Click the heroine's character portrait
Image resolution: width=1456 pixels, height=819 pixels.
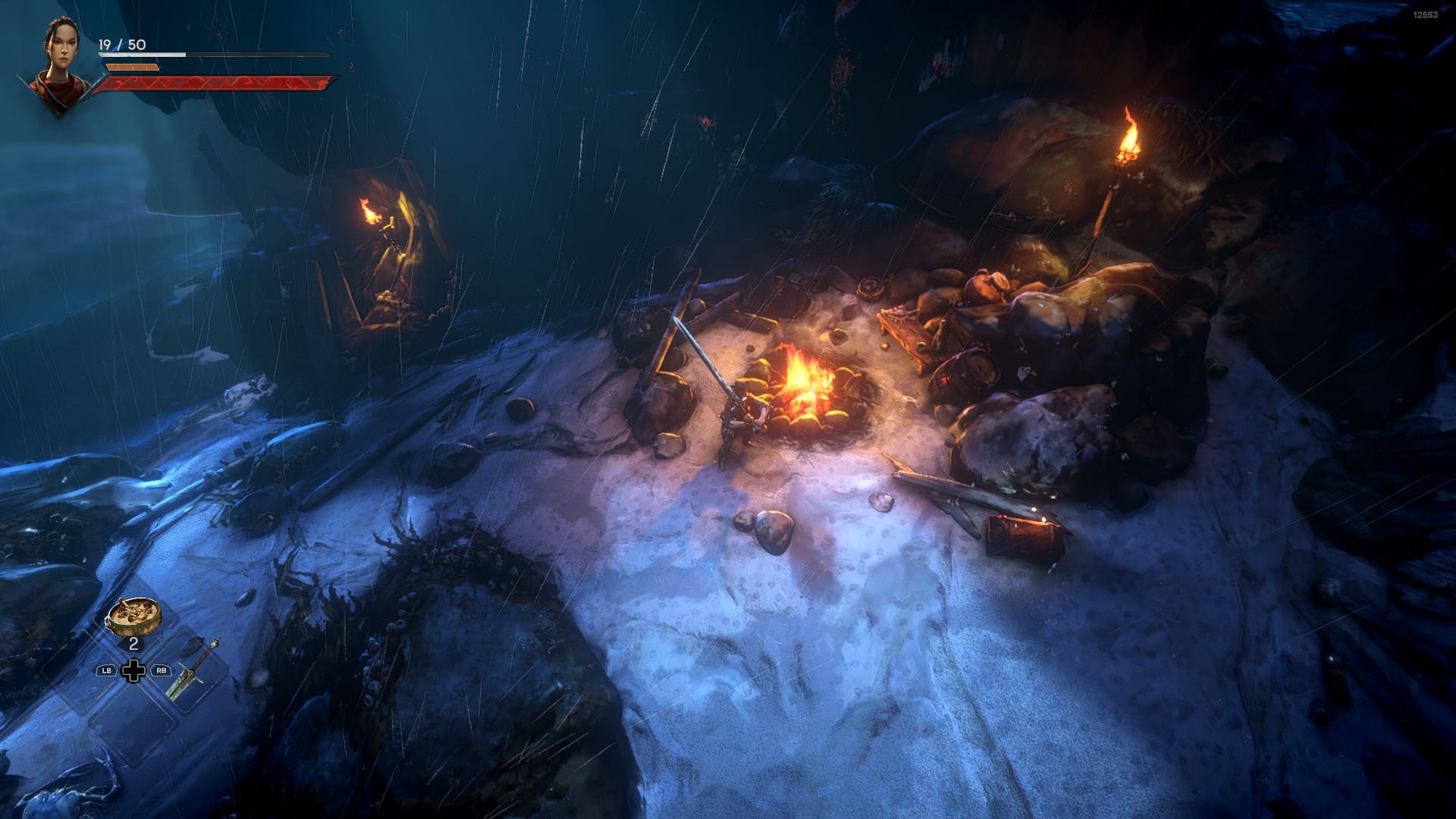coord(58,65)
